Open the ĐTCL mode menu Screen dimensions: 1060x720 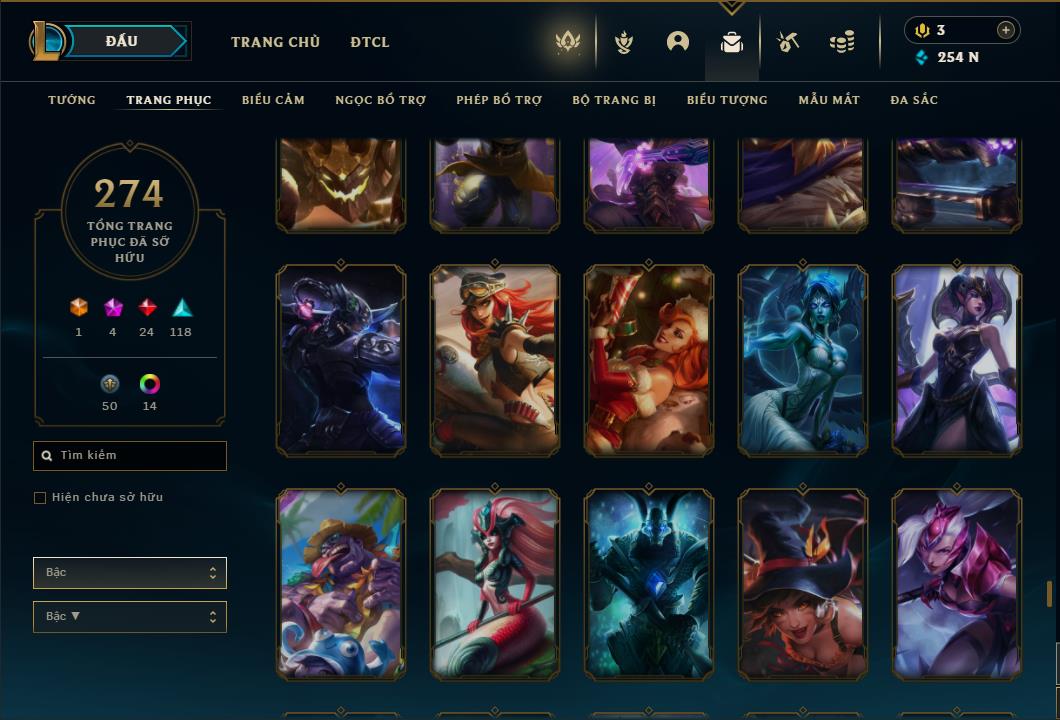coord(370,42)
